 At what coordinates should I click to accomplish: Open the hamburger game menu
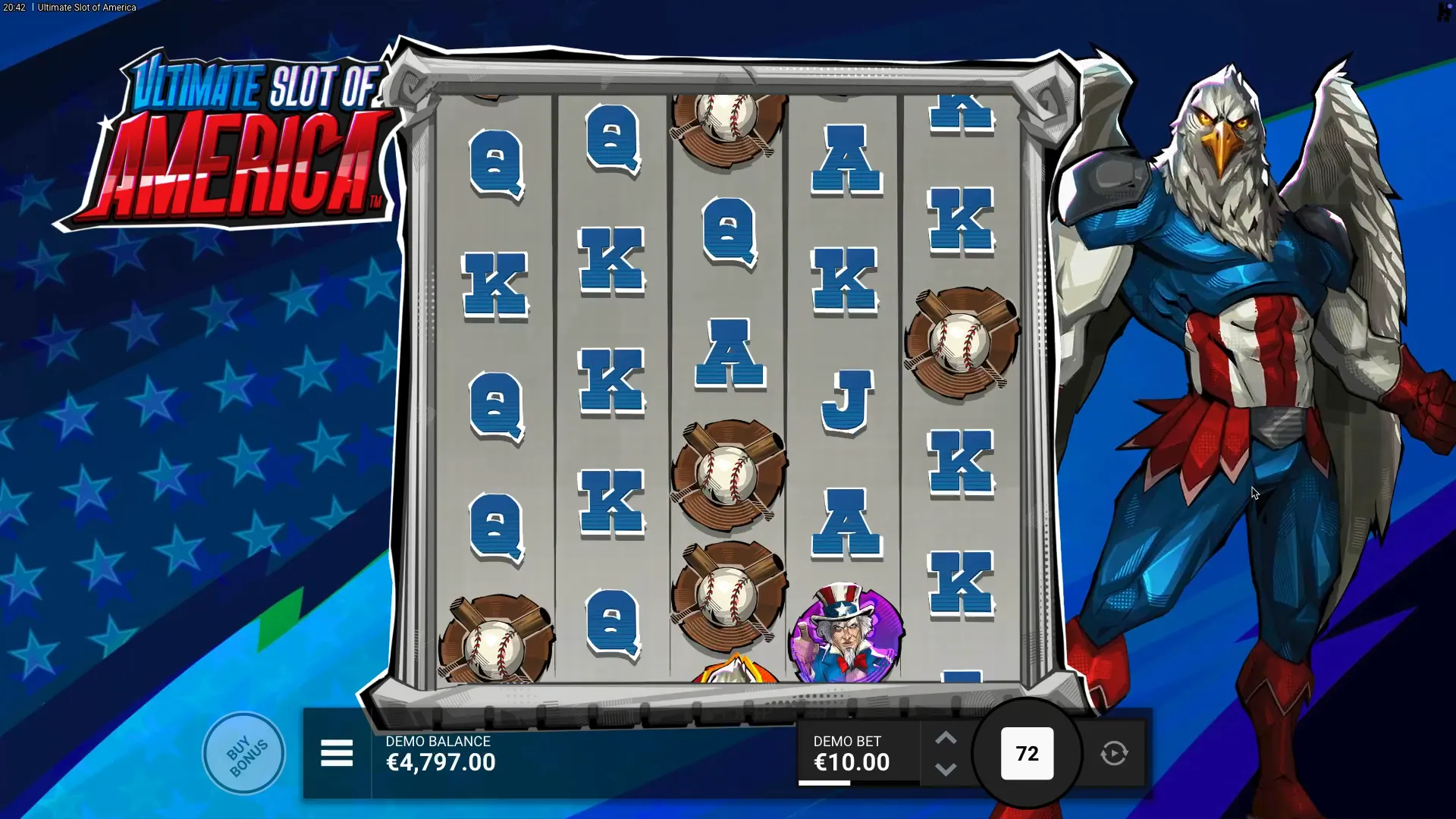pyautogui.click(x=337, y=754)
